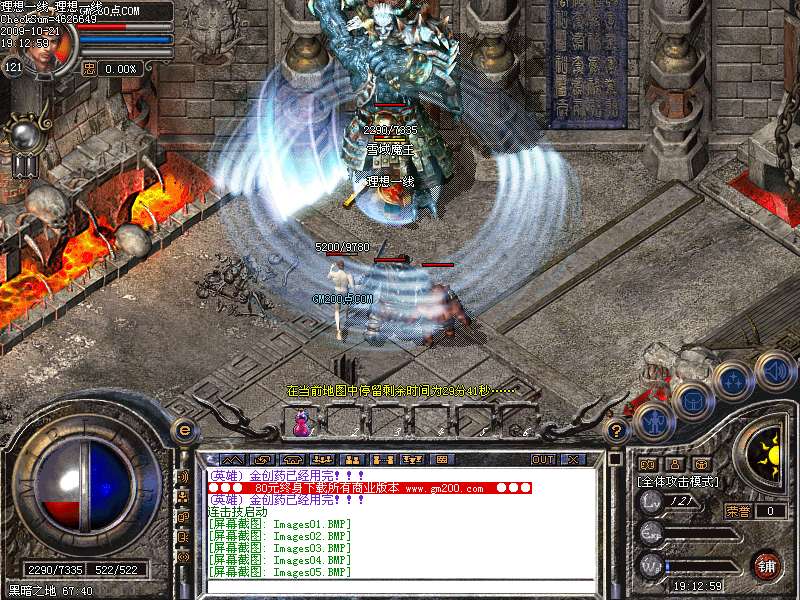Viewport: 800px width, 600px height.
Task: Open the 荣誉 honor label
Action: pos(738,511)
